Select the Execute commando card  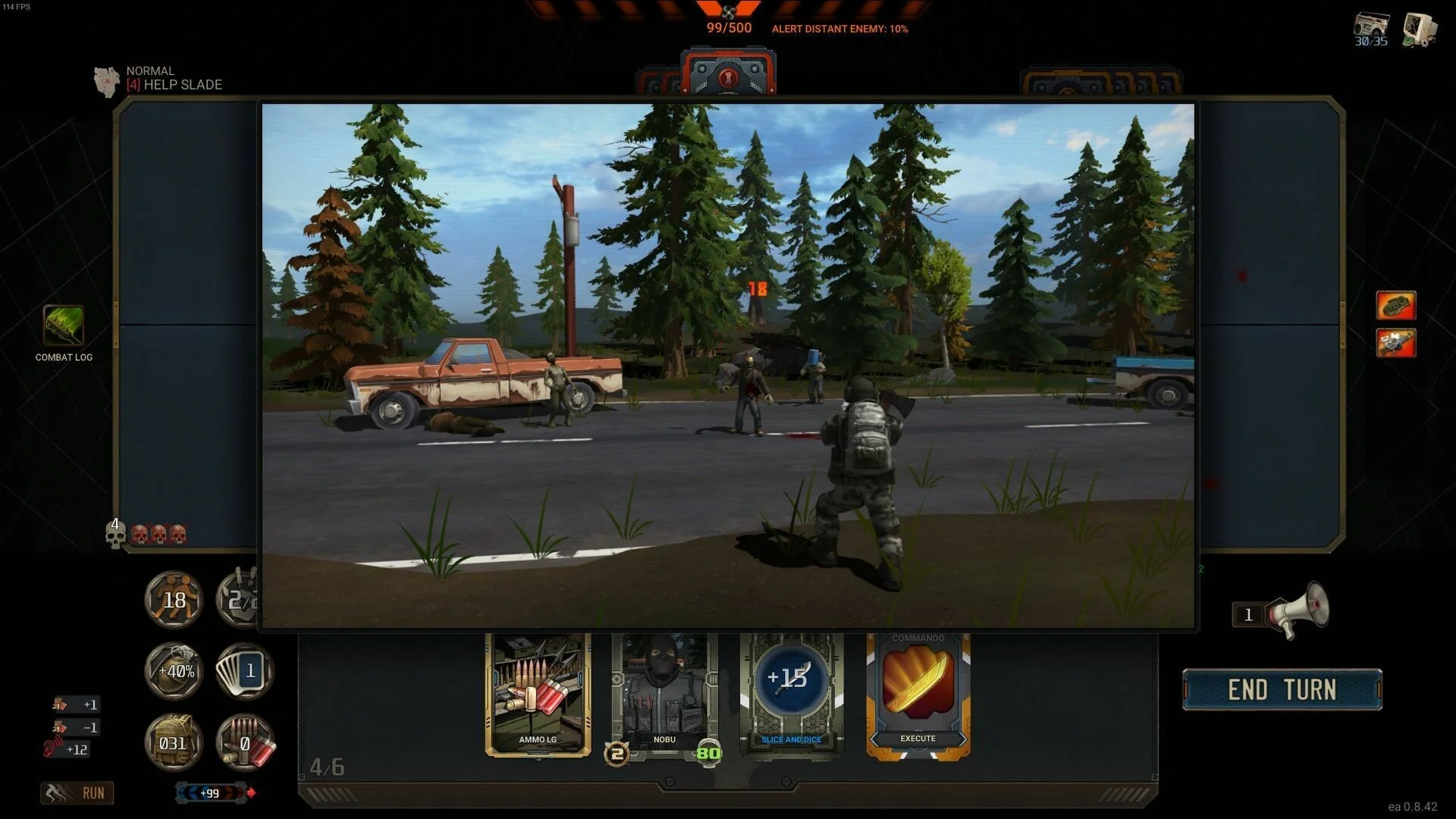pyautogui.click(x=918, y=694)
